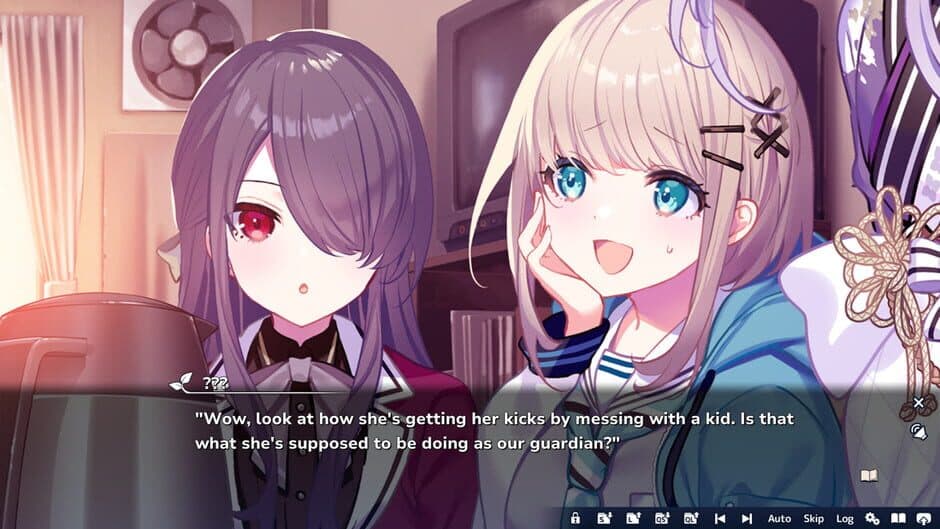The image size is (940, 529).
Task: Quick save with the QS icon
Action: click(662, 518)
